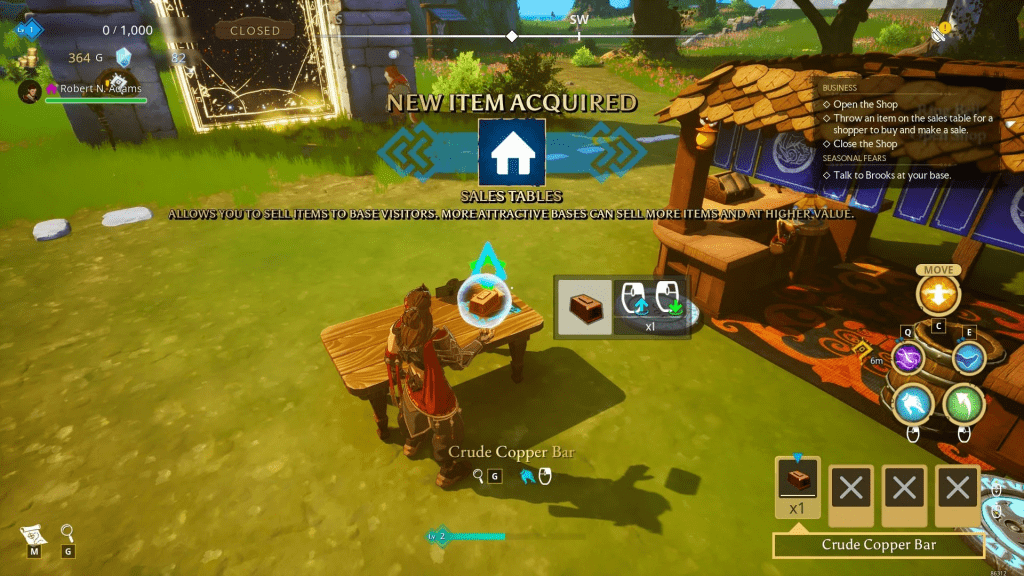Use the purple swirl ability
The image size is (1024, 576).
909,357
